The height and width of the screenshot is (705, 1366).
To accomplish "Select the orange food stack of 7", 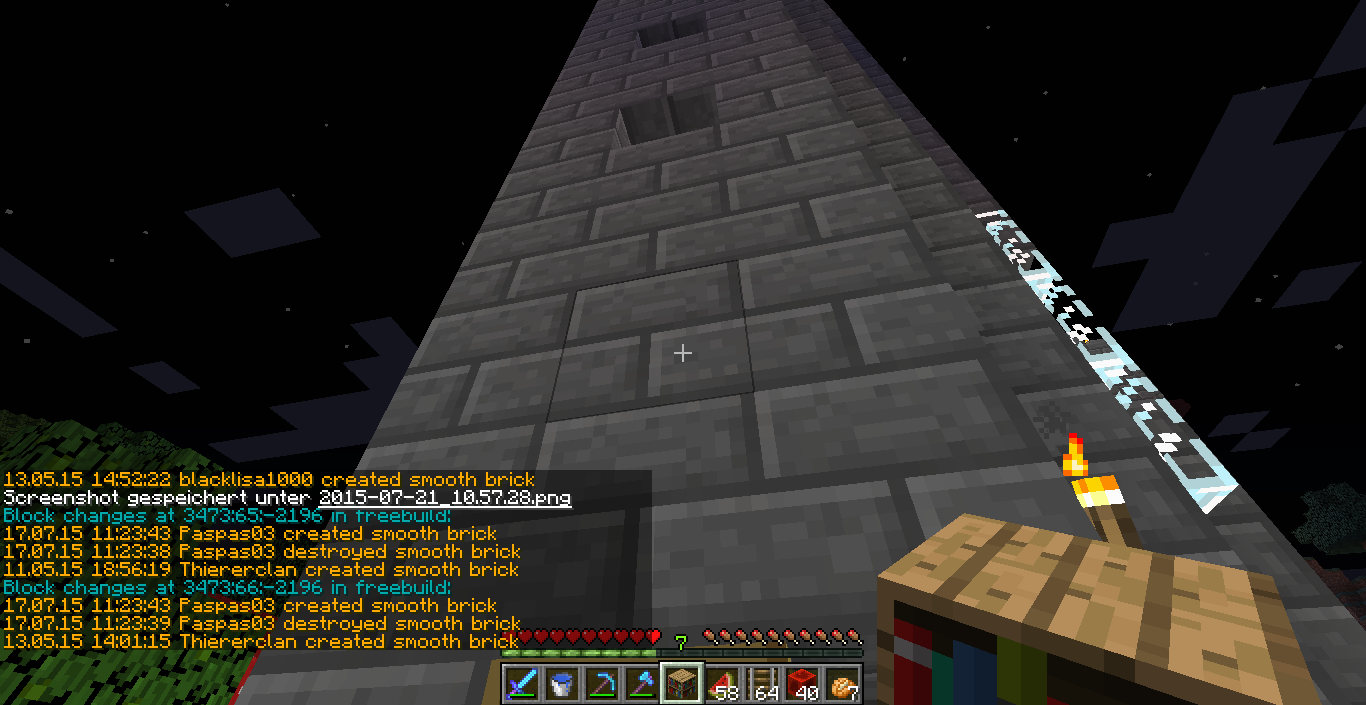I will [841, 684].
